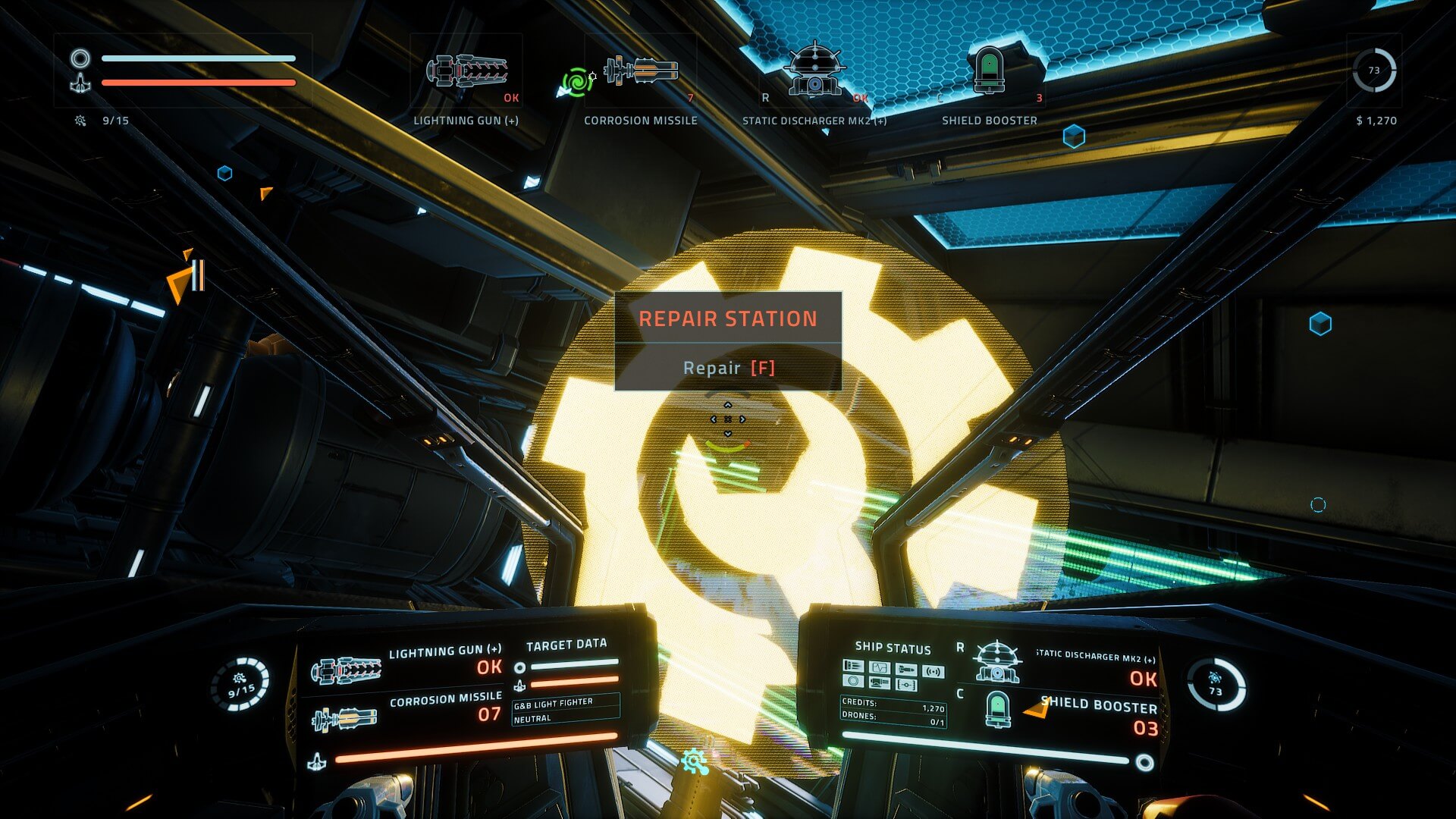1456x819 pixels.
Task: Select the Lightning Gun weapon icon
Action: pos(466,71)
